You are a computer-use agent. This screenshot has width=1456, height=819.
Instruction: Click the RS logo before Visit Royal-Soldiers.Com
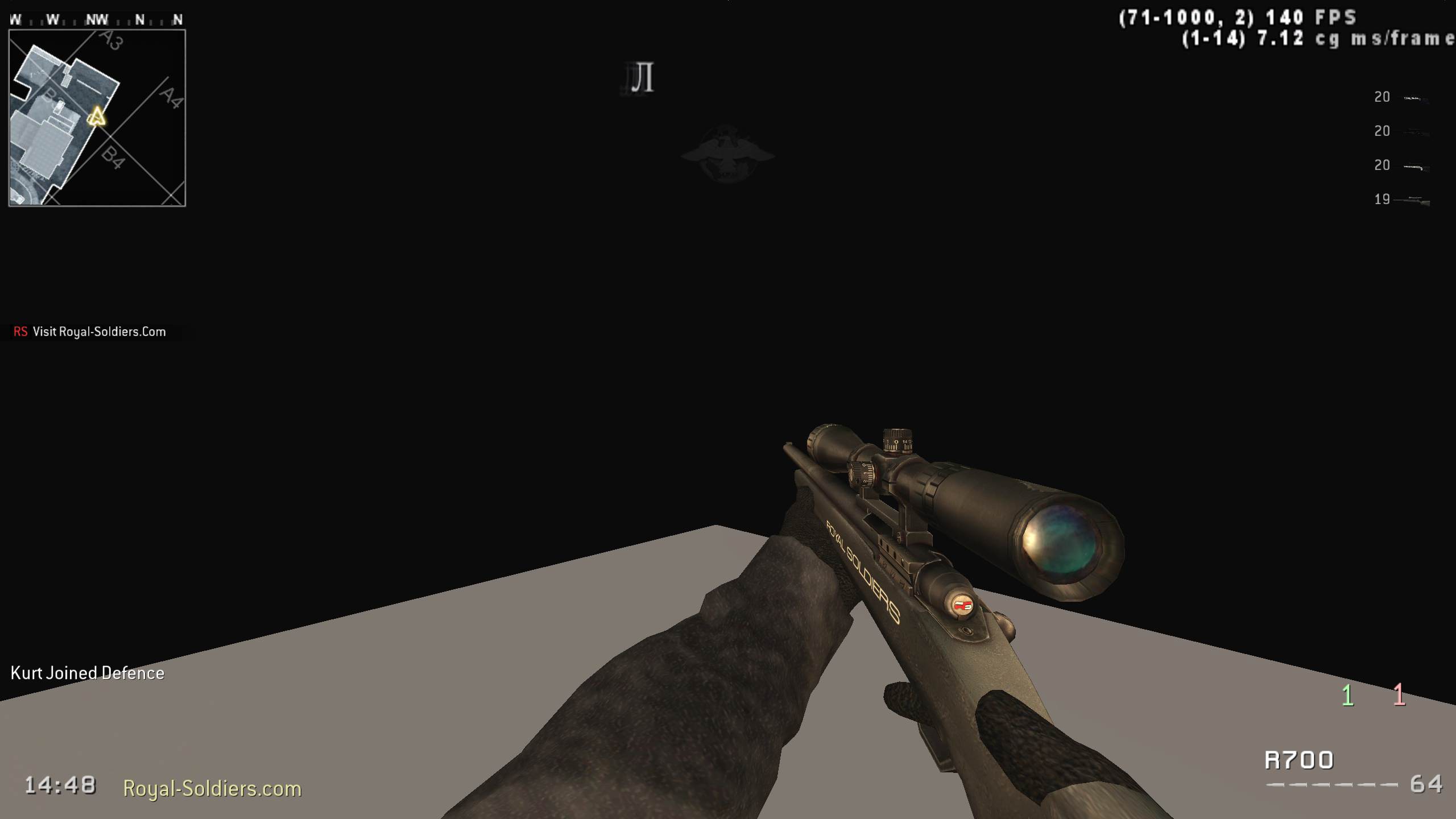(x=21, y=332)
